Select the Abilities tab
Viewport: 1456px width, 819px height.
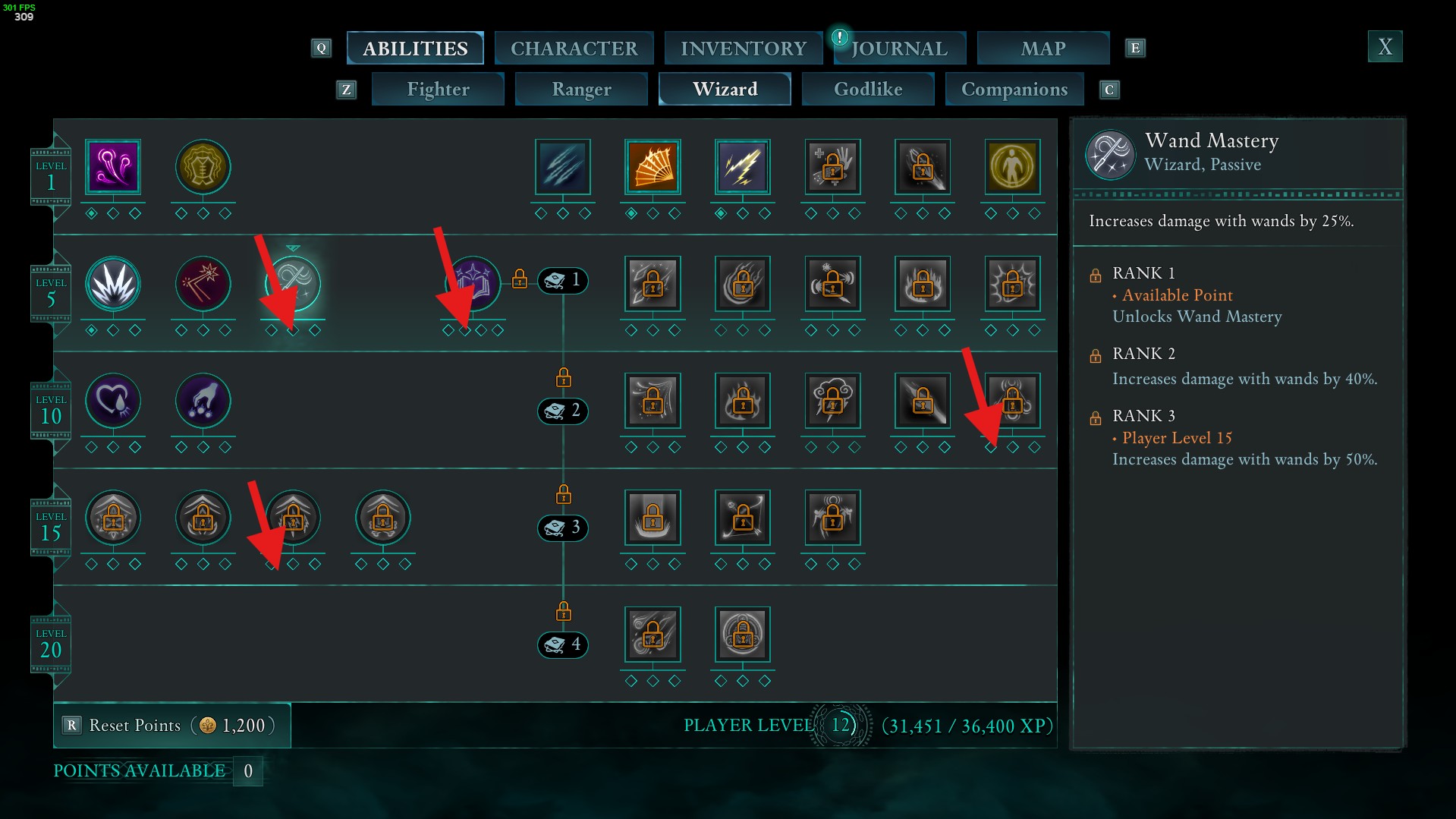pos(415,49)
